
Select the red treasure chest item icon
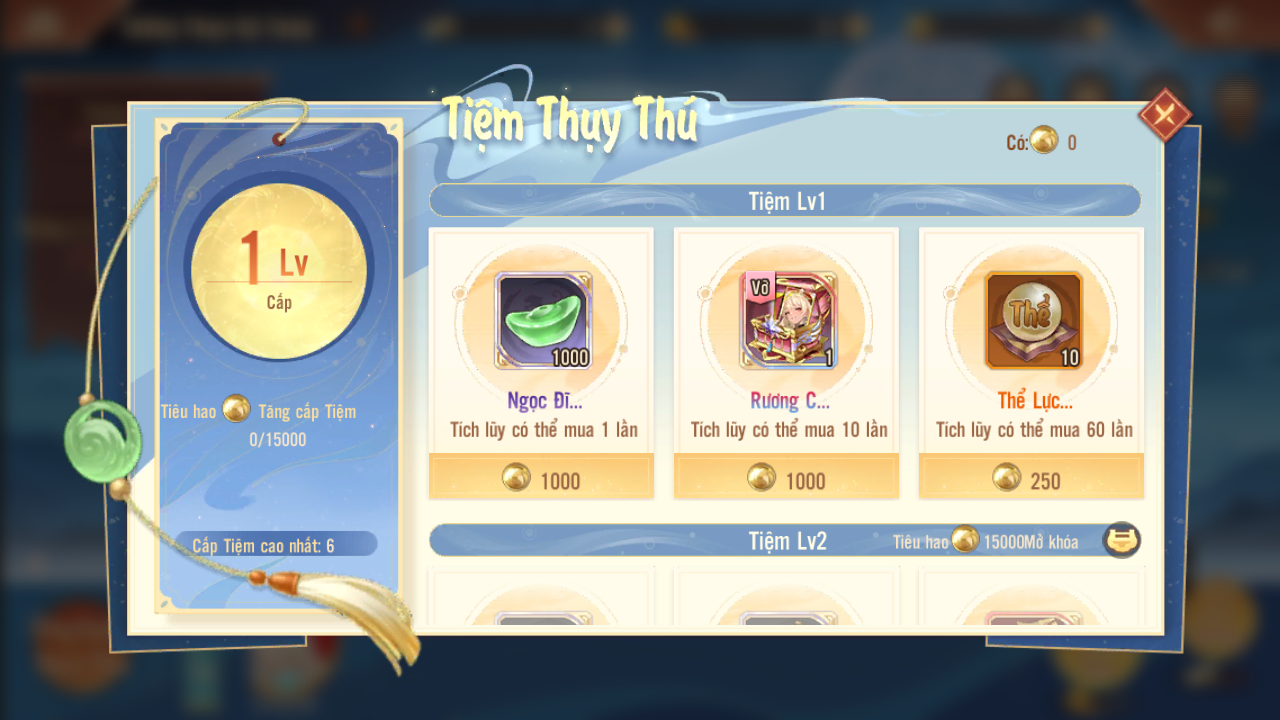click(788, 320)
